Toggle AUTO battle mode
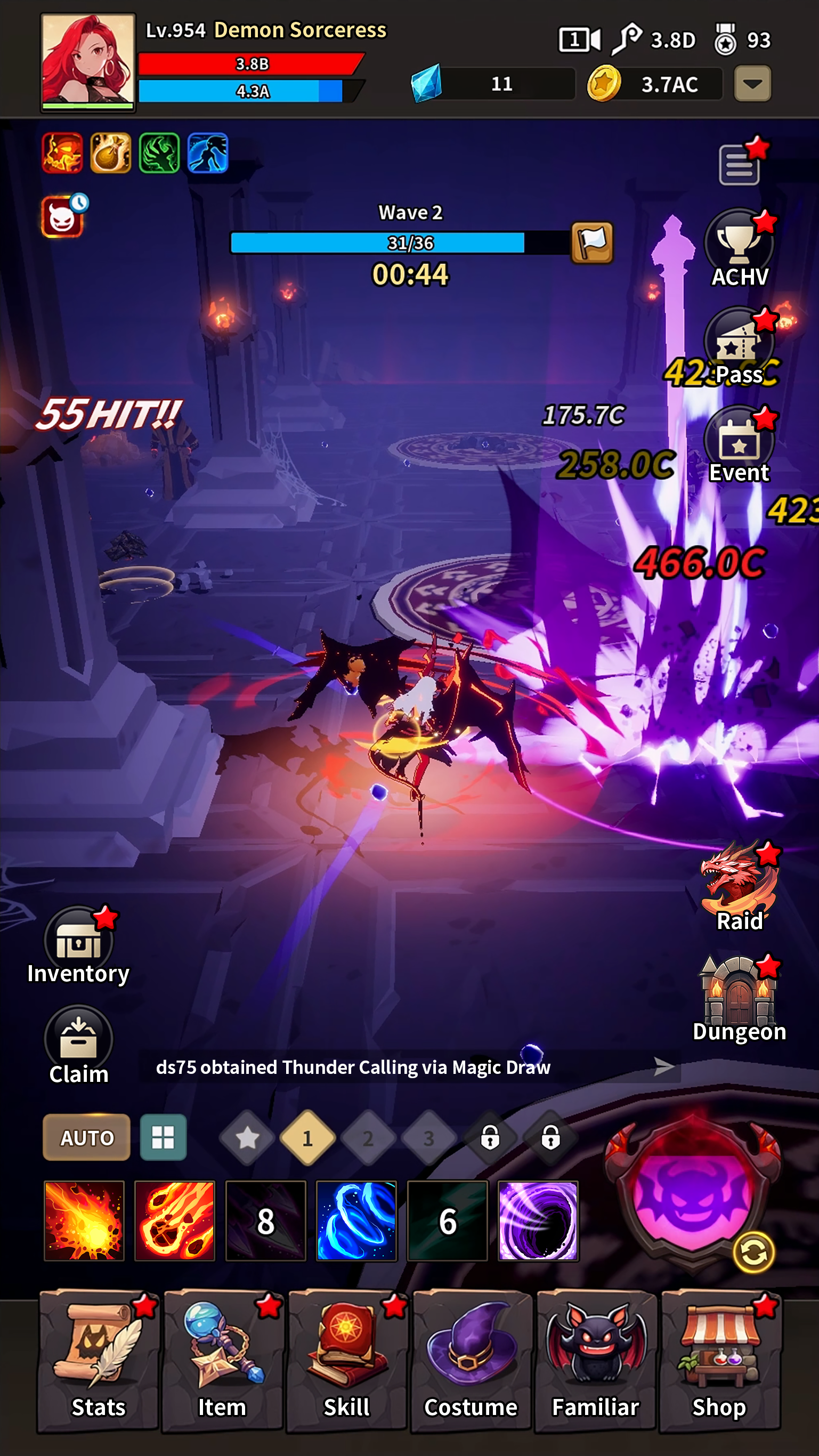 click(86, 1138)
